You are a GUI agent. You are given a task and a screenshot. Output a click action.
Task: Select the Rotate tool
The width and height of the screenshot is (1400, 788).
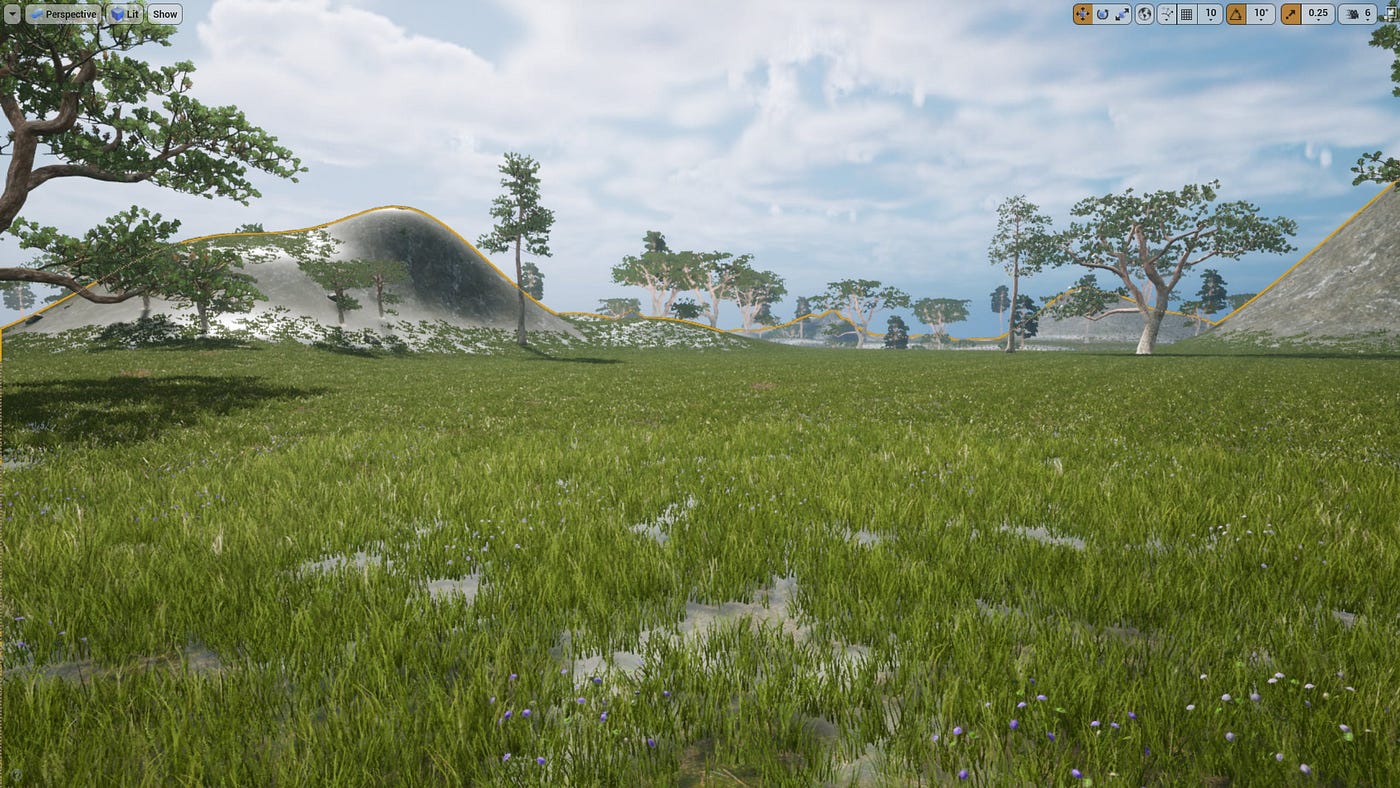pos(1103,13)
